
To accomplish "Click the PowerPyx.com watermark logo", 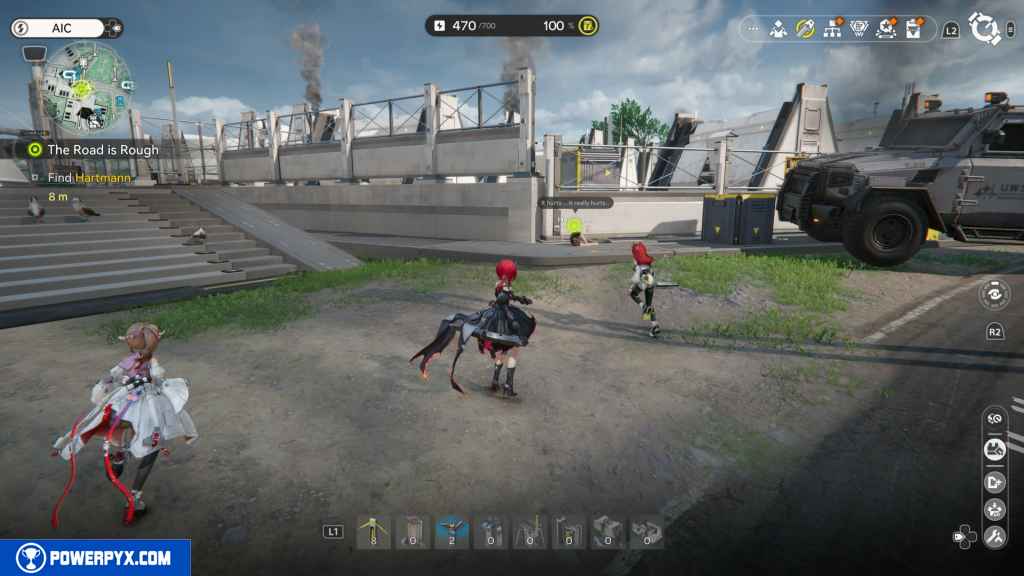I will [95, 558].
